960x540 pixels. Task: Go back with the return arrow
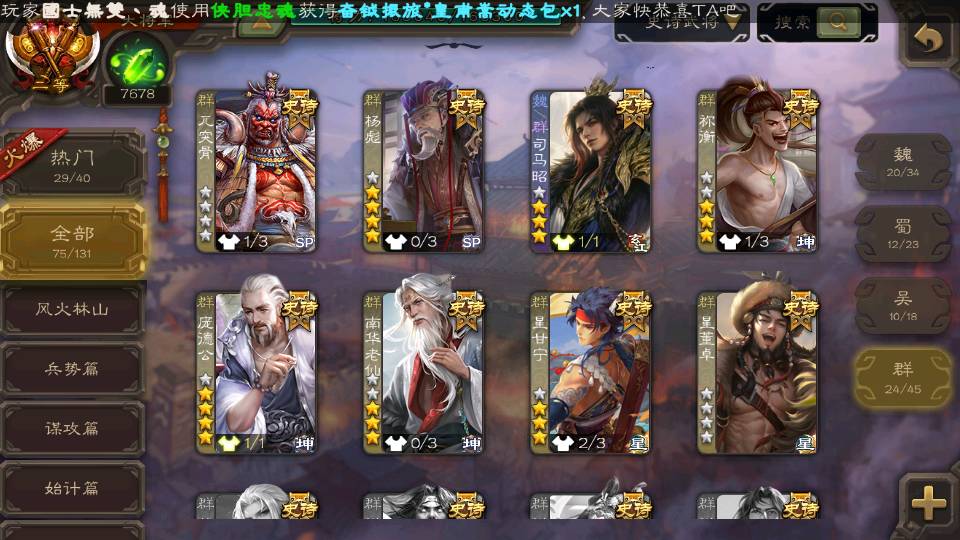pos(930,39)
